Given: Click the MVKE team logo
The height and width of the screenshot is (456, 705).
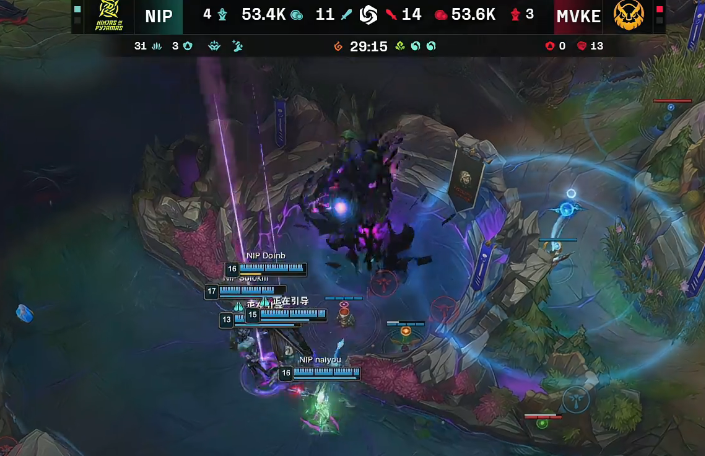Looking at the screenshot, I should tap(628, 16).
